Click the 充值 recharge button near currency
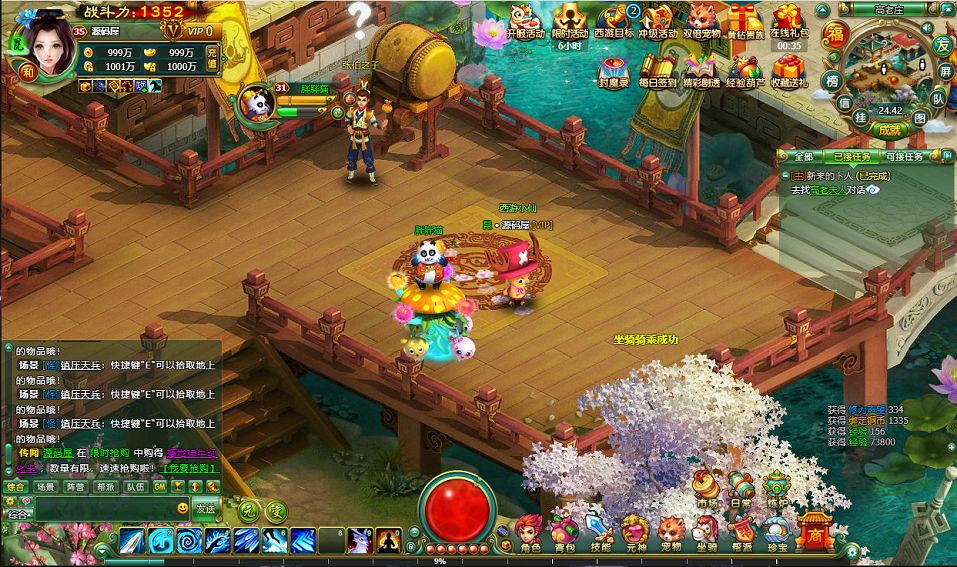The image size is (957, 567). (213, 56)
